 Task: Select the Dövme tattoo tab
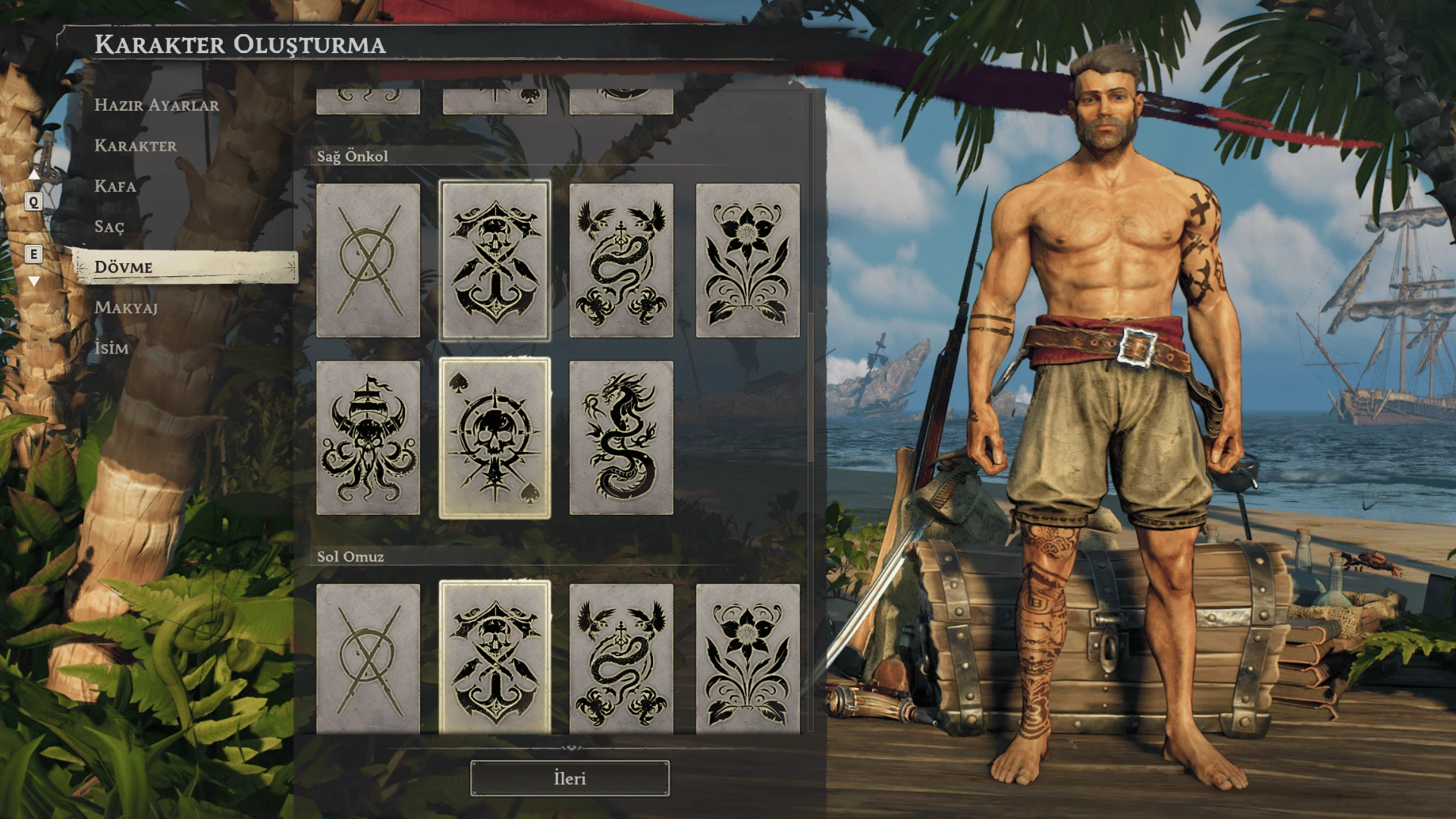coord(124,267)
